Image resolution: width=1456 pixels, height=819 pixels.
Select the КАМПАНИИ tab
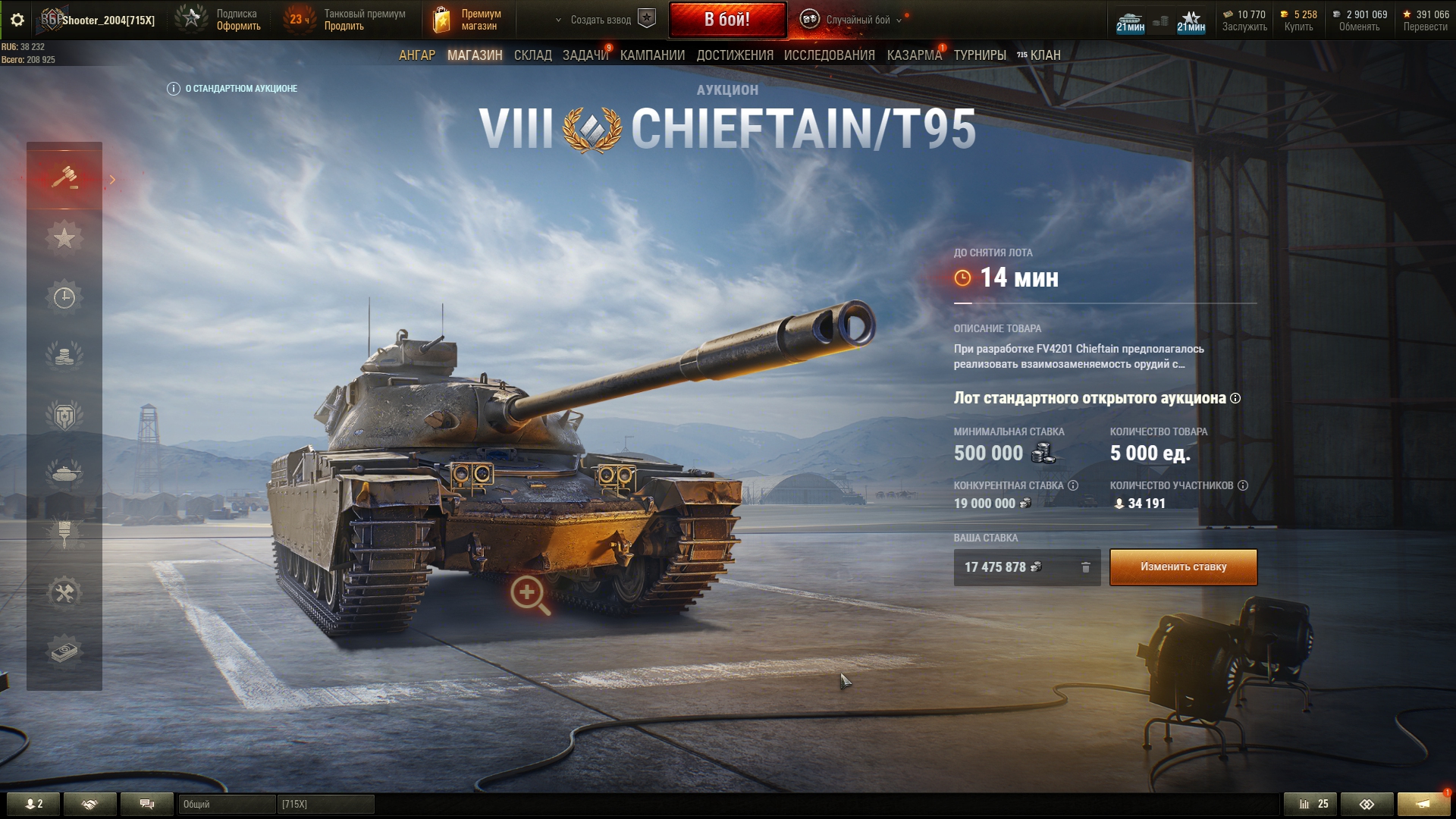[x=652, y=55]
